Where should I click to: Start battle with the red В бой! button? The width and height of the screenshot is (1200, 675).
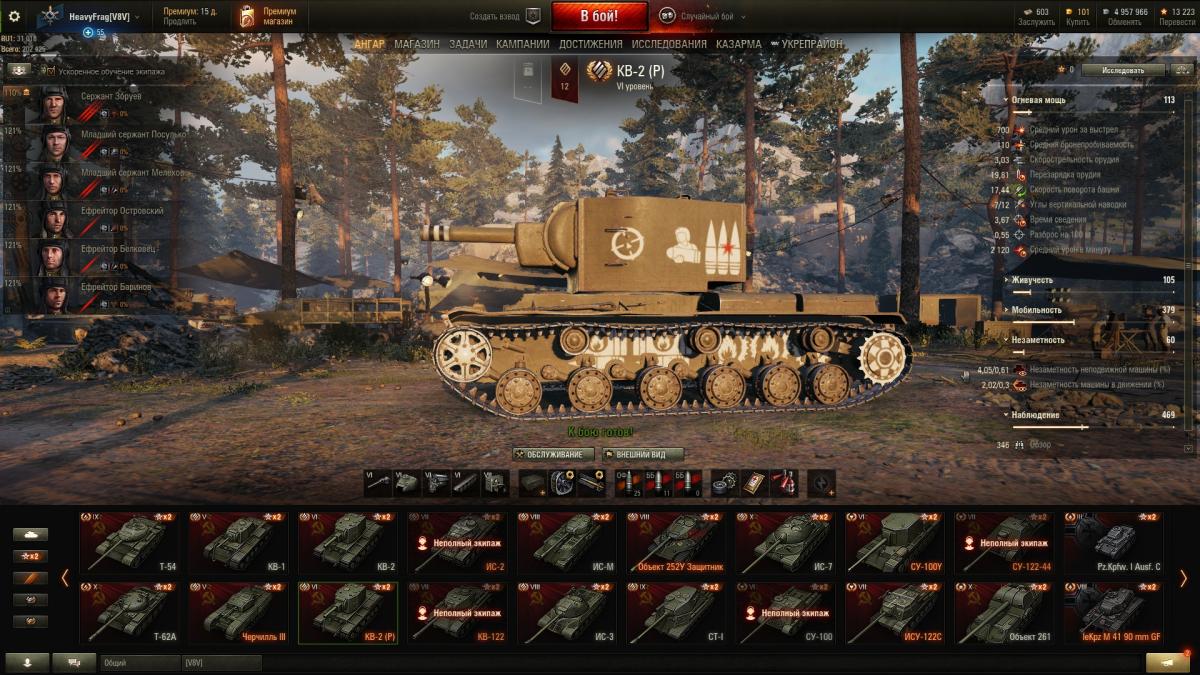coord(599,16)
